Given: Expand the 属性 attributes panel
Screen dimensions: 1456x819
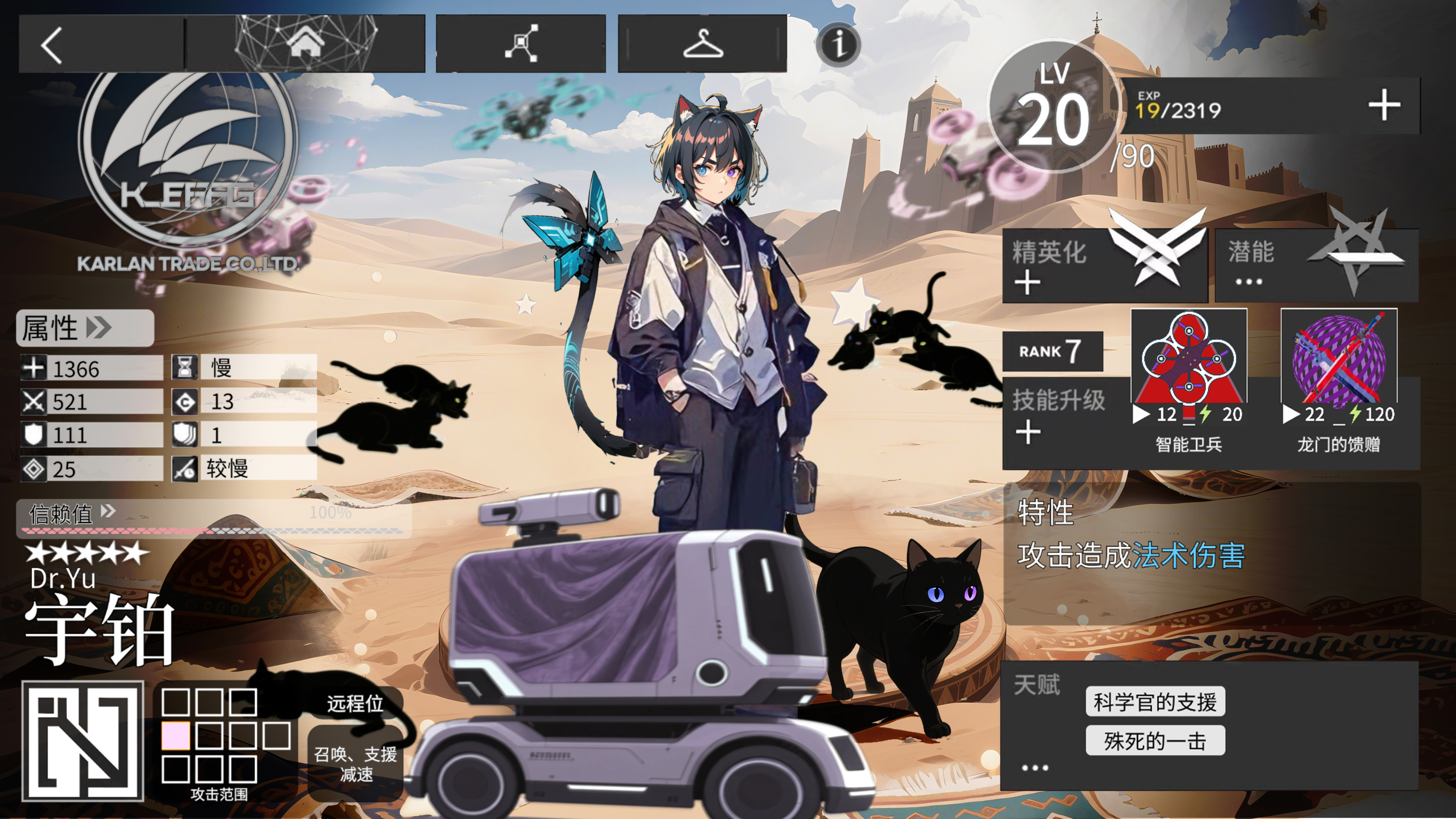Looking at the screenshot, I should (x=85, y=328).
